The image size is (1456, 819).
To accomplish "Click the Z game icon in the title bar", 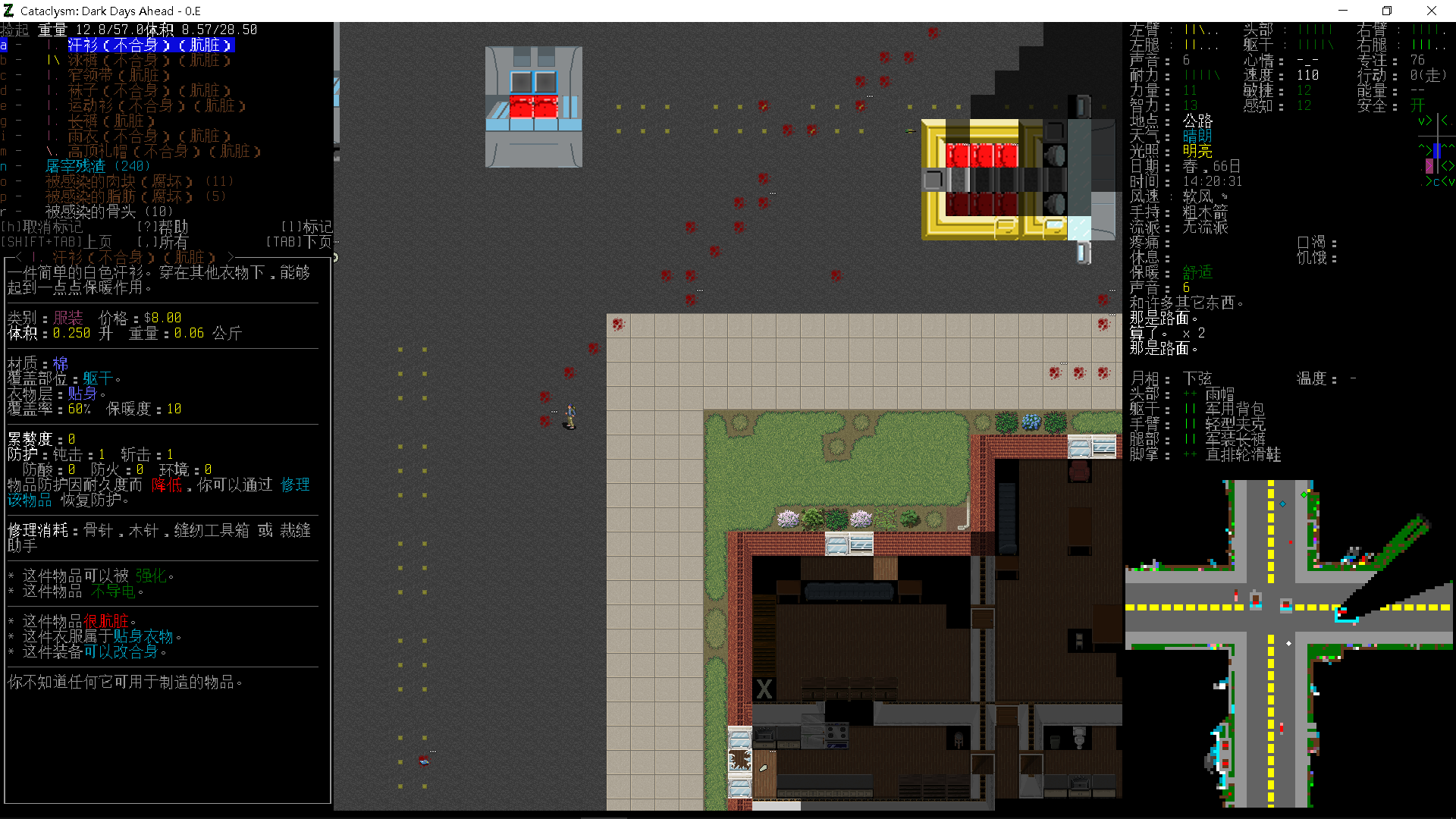I will point(8,11).
